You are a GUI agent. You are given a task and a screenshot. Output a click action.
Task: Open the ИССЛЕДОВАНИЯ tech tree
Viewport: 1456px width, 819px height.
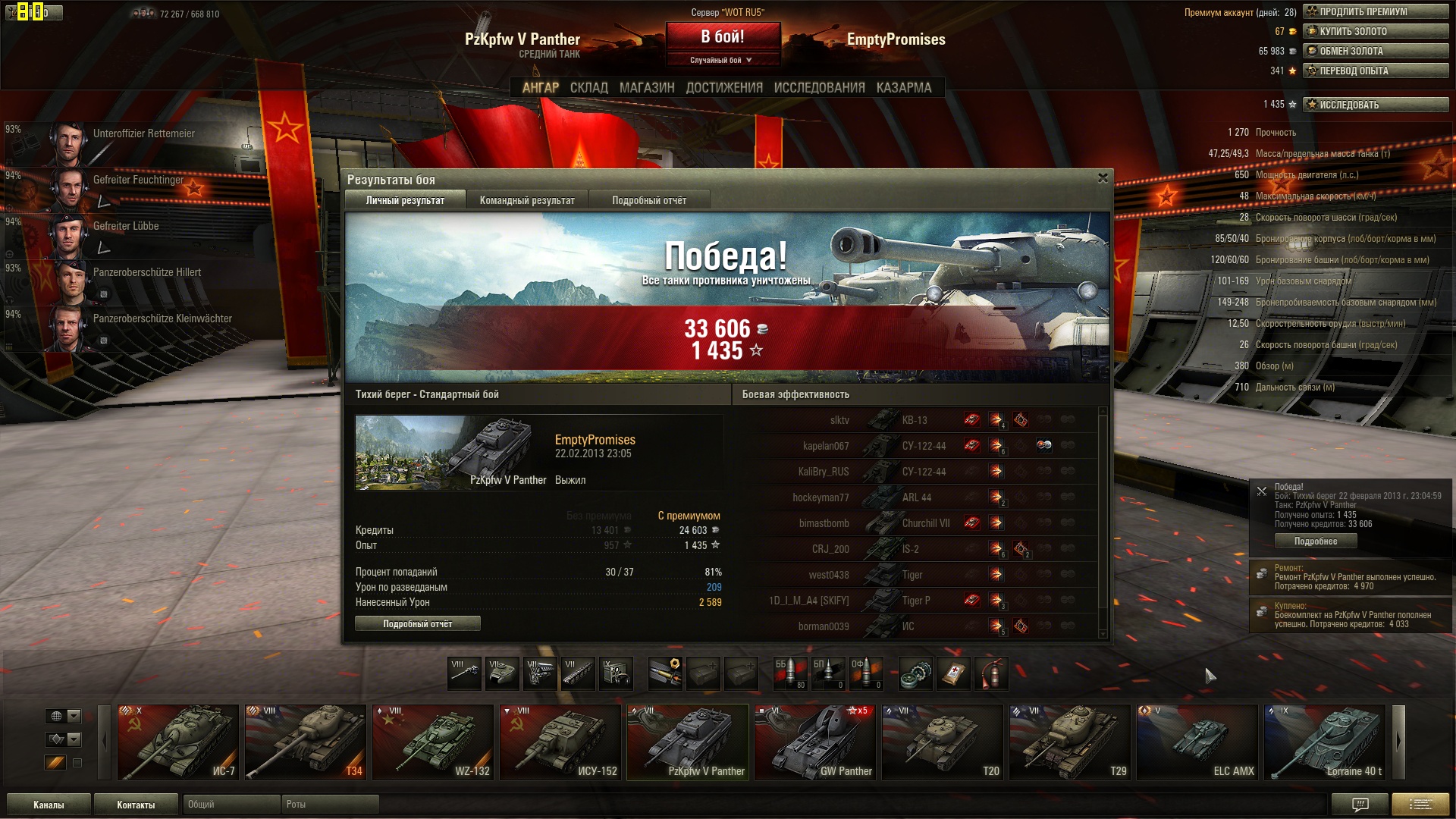pos(819,88)
